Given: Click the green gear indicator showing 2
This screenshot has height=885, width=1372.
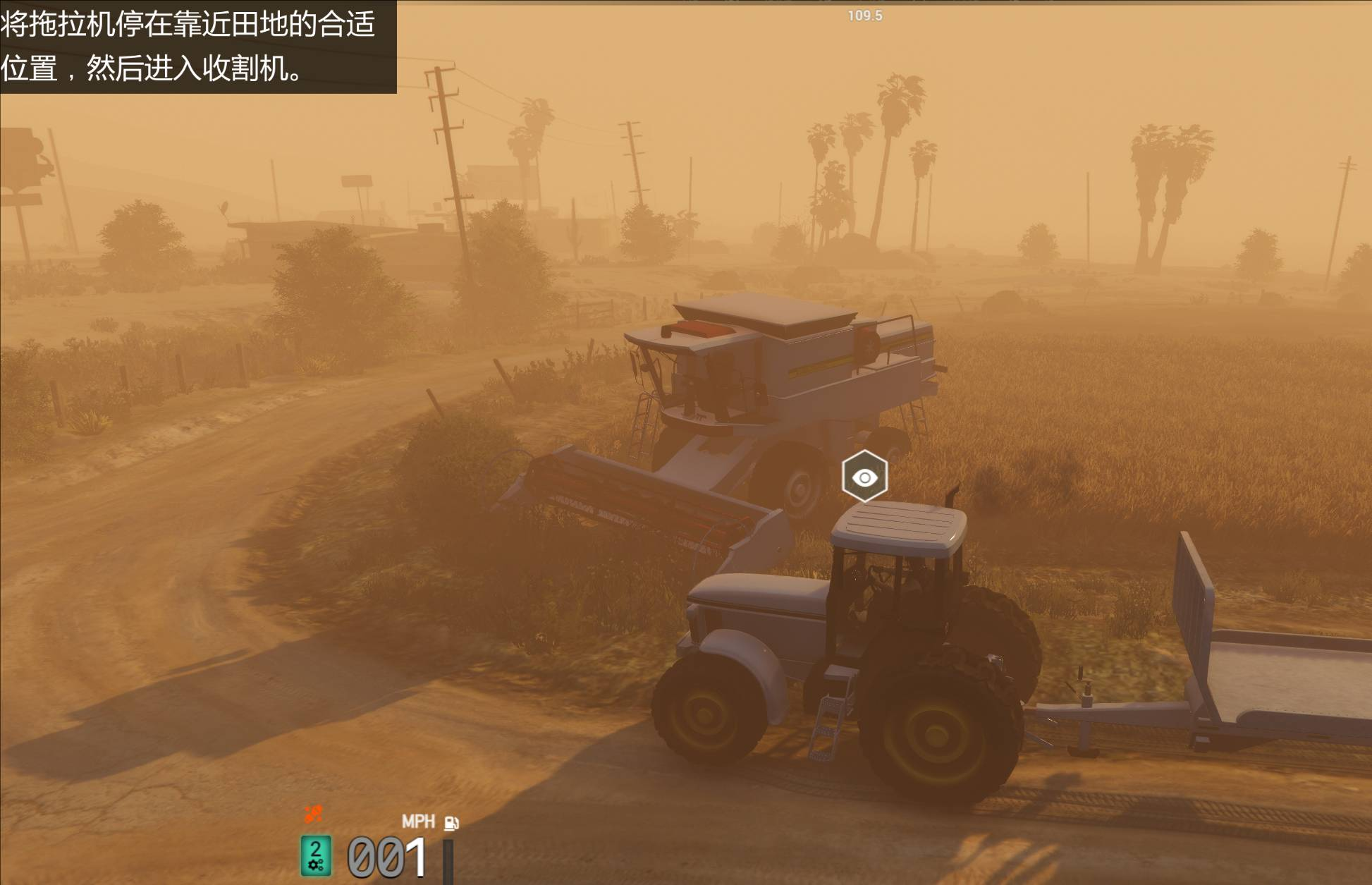Looking at the screenshot, I should coord(316,855).
